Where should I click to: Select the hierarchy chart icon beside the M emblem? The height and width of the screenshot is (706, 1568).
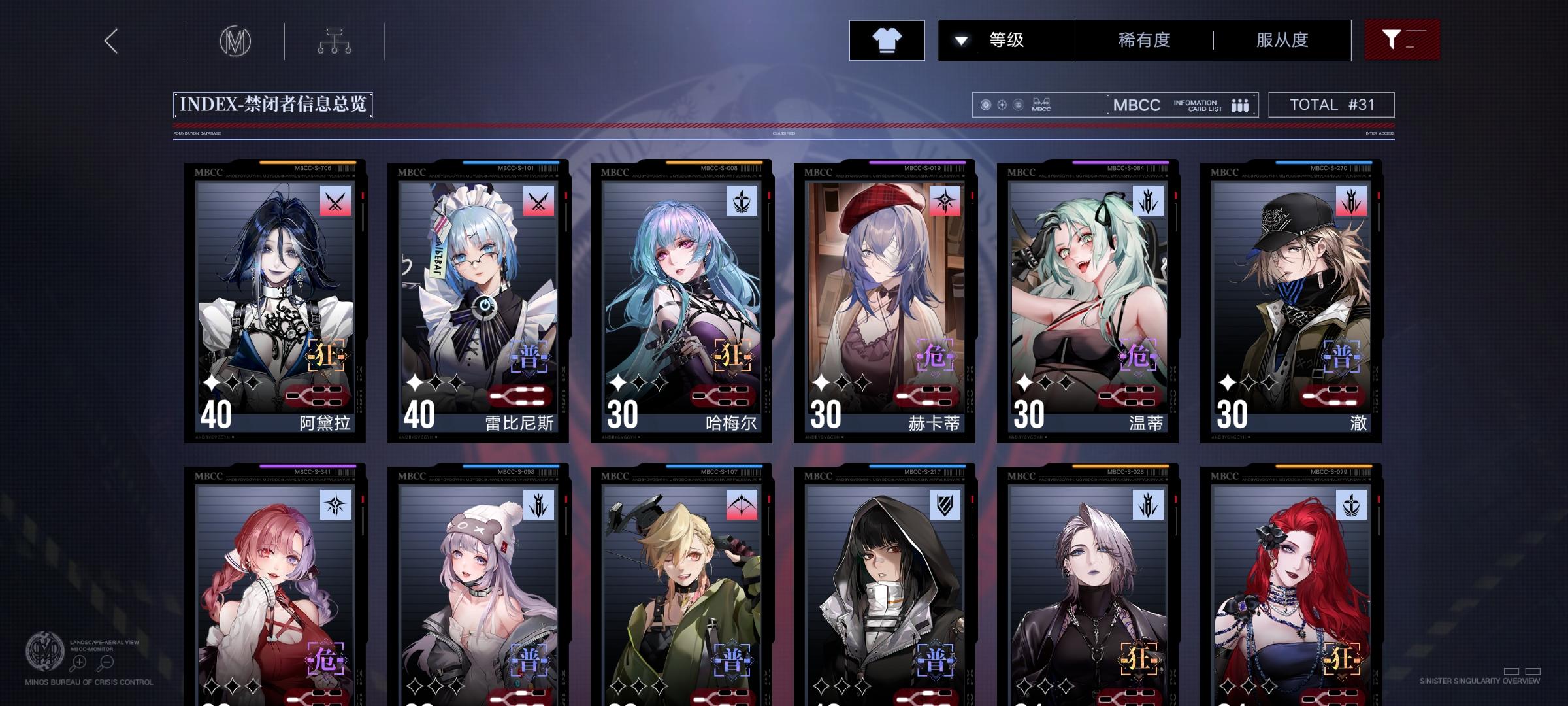[335, 41]
